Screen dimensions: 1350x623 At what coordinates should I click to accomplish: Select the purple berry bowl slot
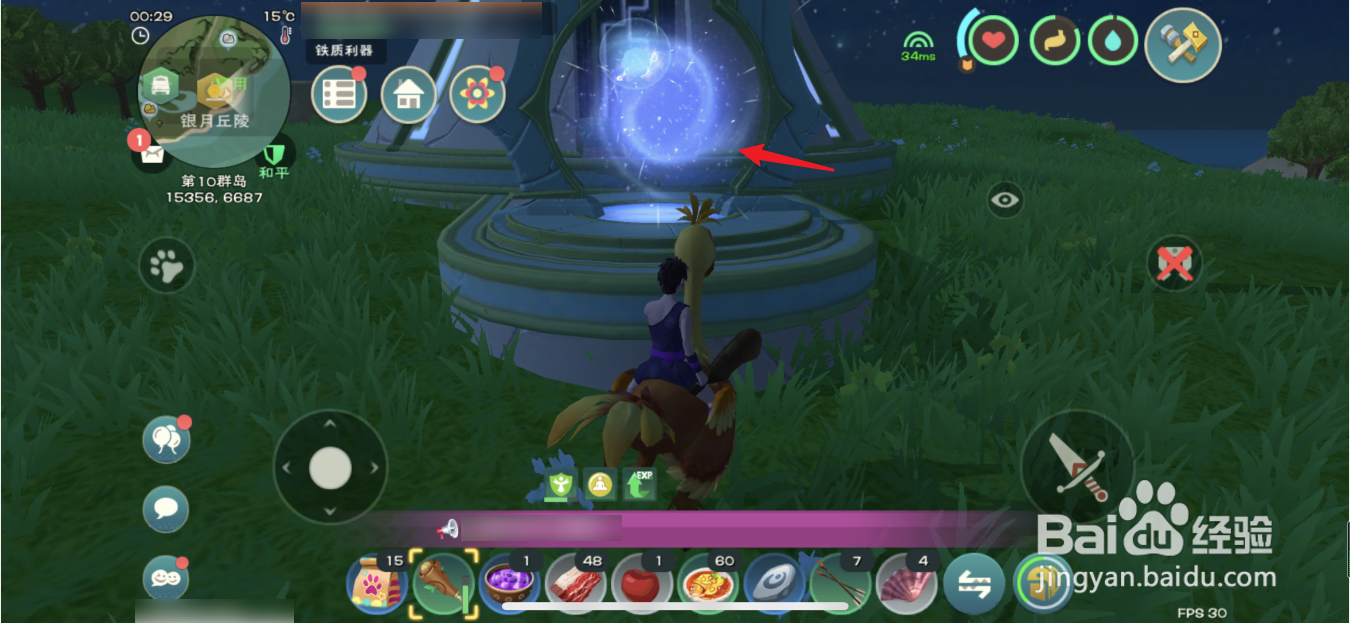tap(510, 584)
